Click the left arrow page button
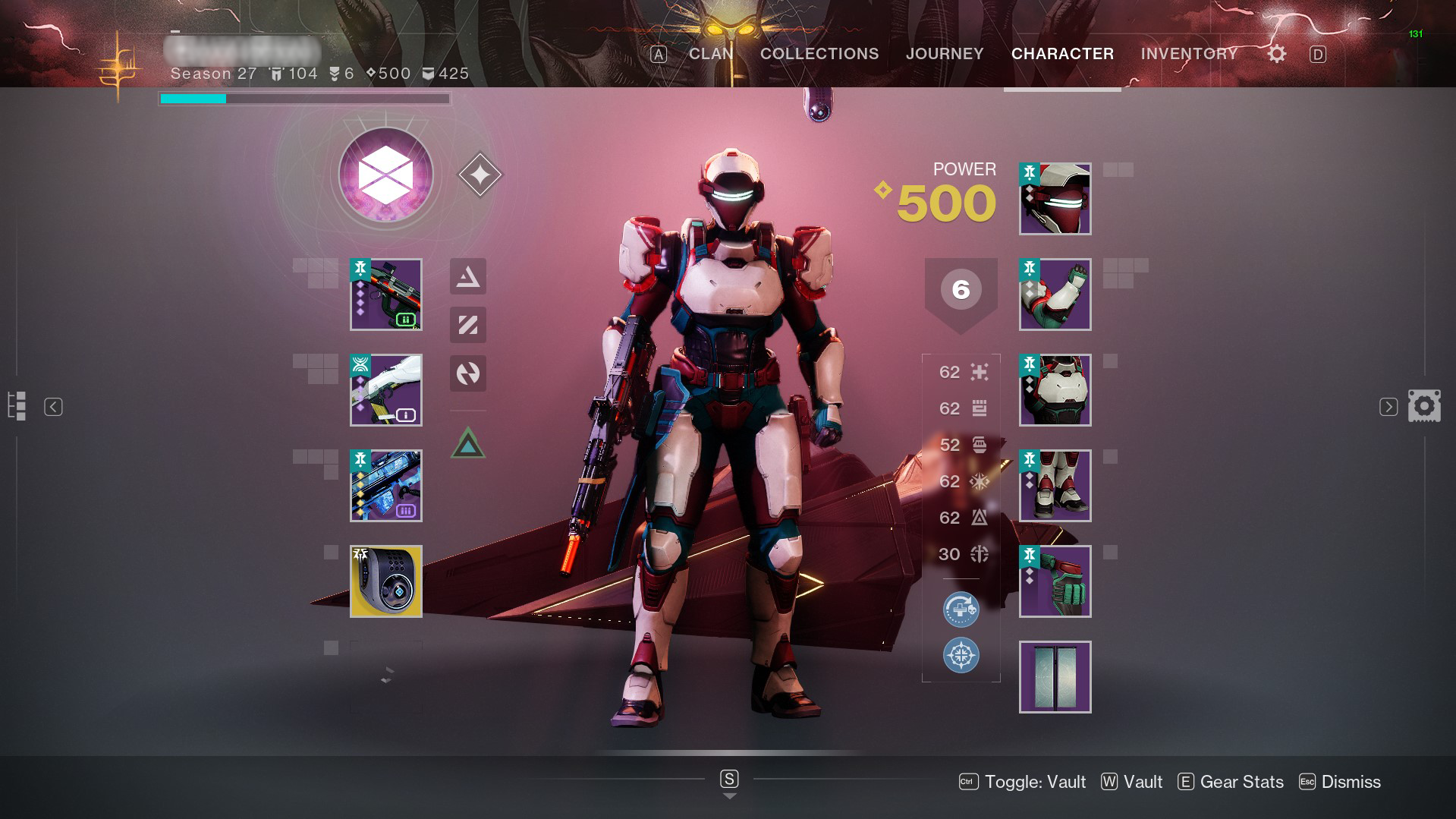1456x819 pixels. tap(53, 407)
